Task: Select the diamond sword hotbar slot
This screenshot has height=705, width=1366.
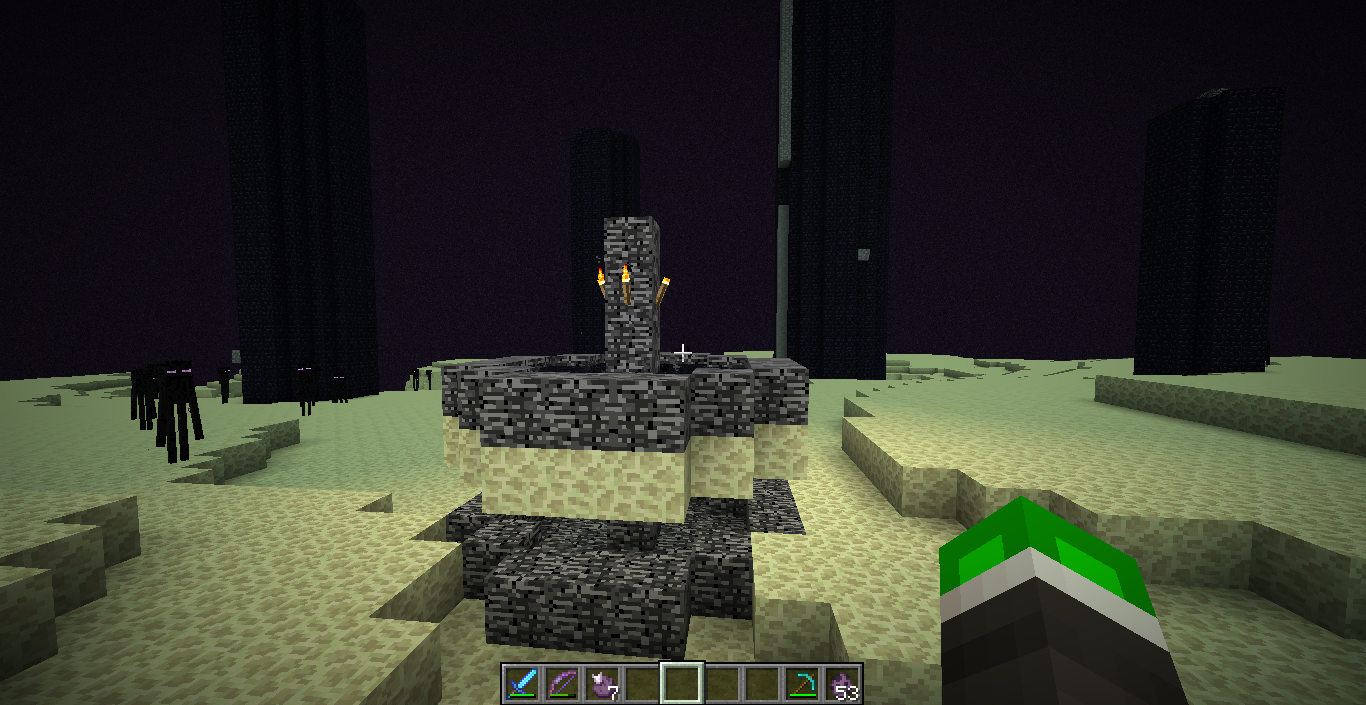Action: click(523, 684)
